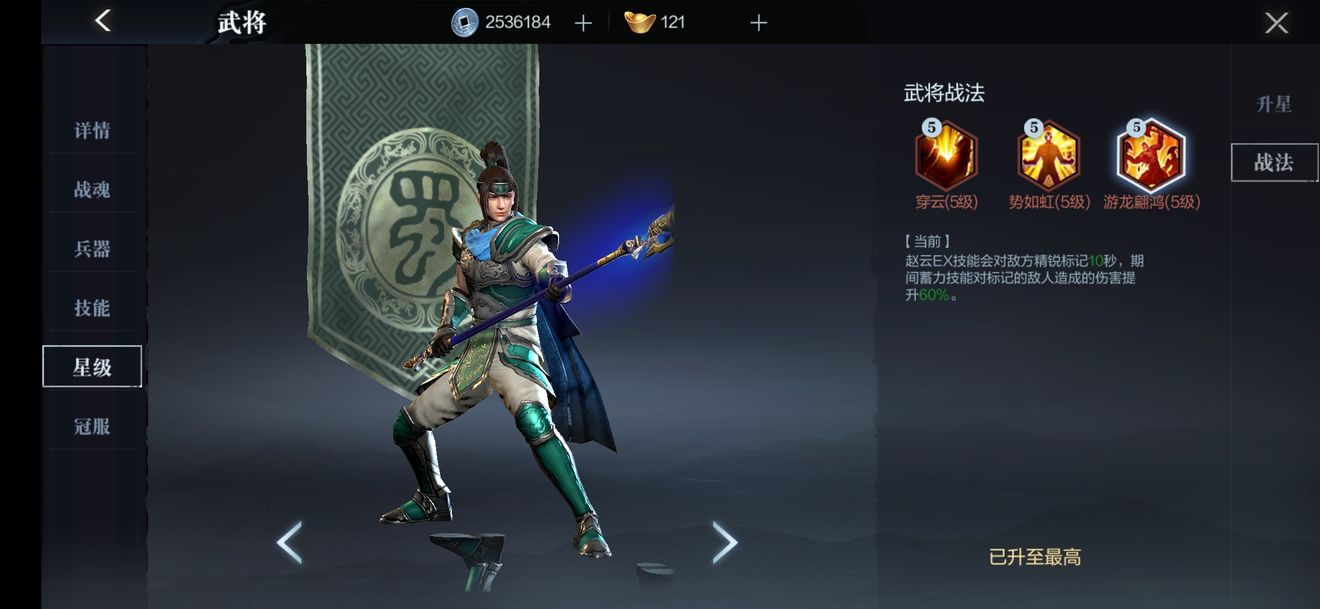Open the 详情 tab
The image size is (1320, 609).
click(x=92, y=131)
